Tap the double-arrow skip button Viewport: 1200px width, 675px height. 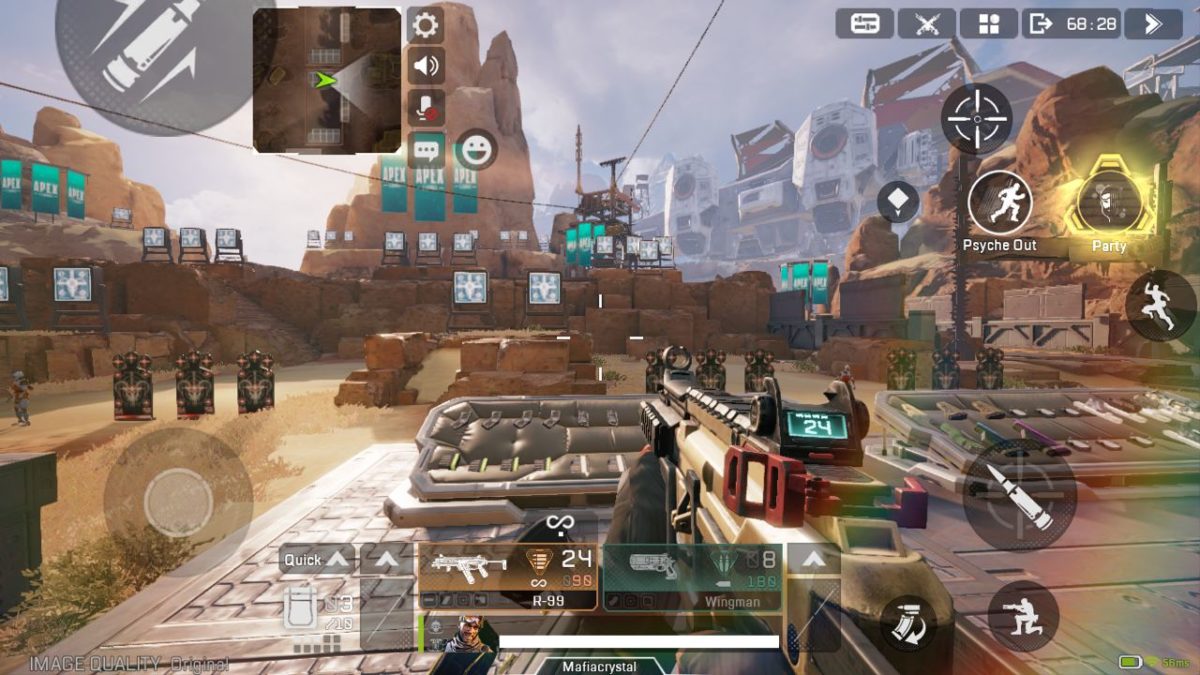pos(1153,24)
